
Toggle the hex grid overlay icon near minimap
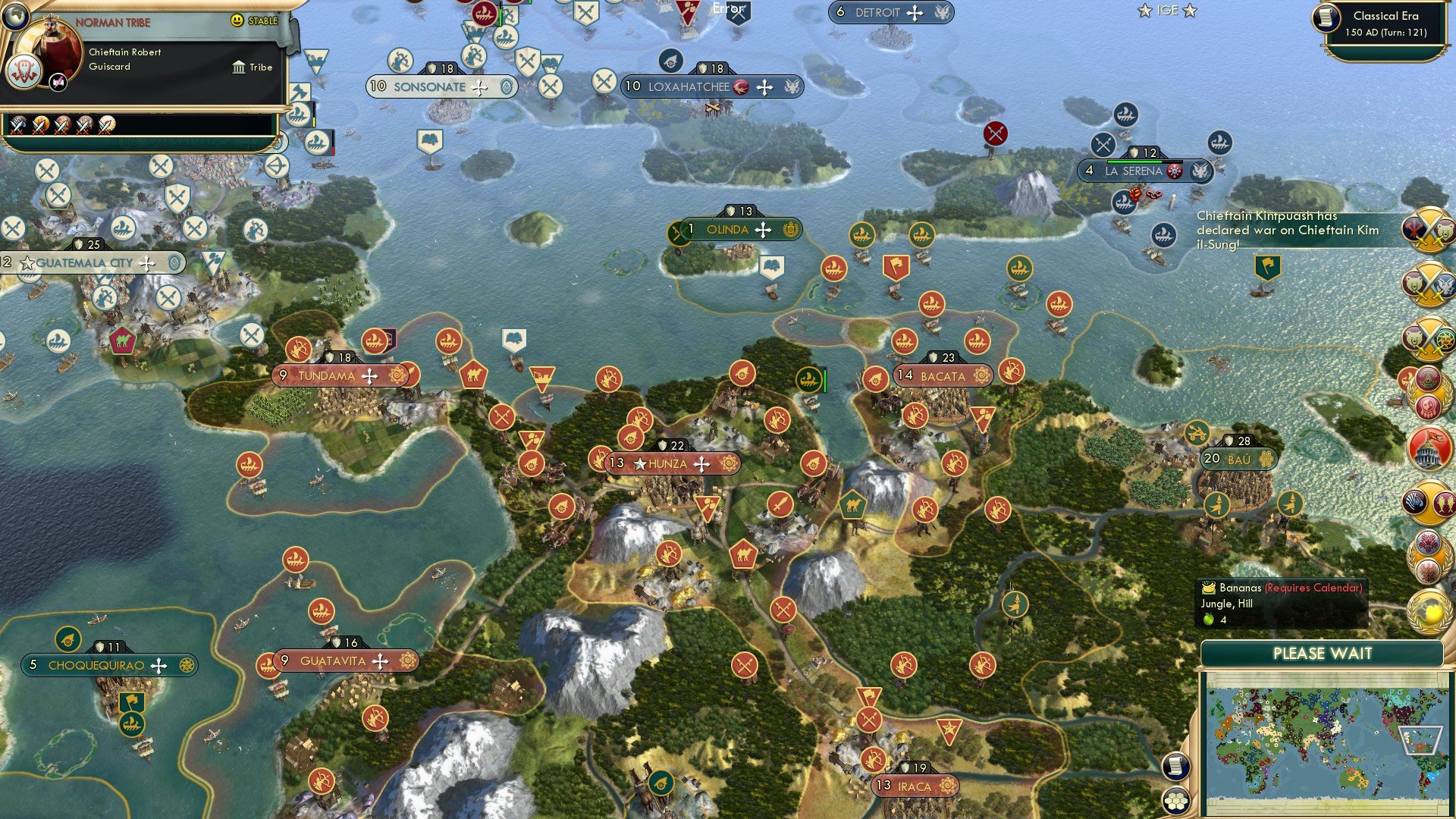coord(1176,801)
